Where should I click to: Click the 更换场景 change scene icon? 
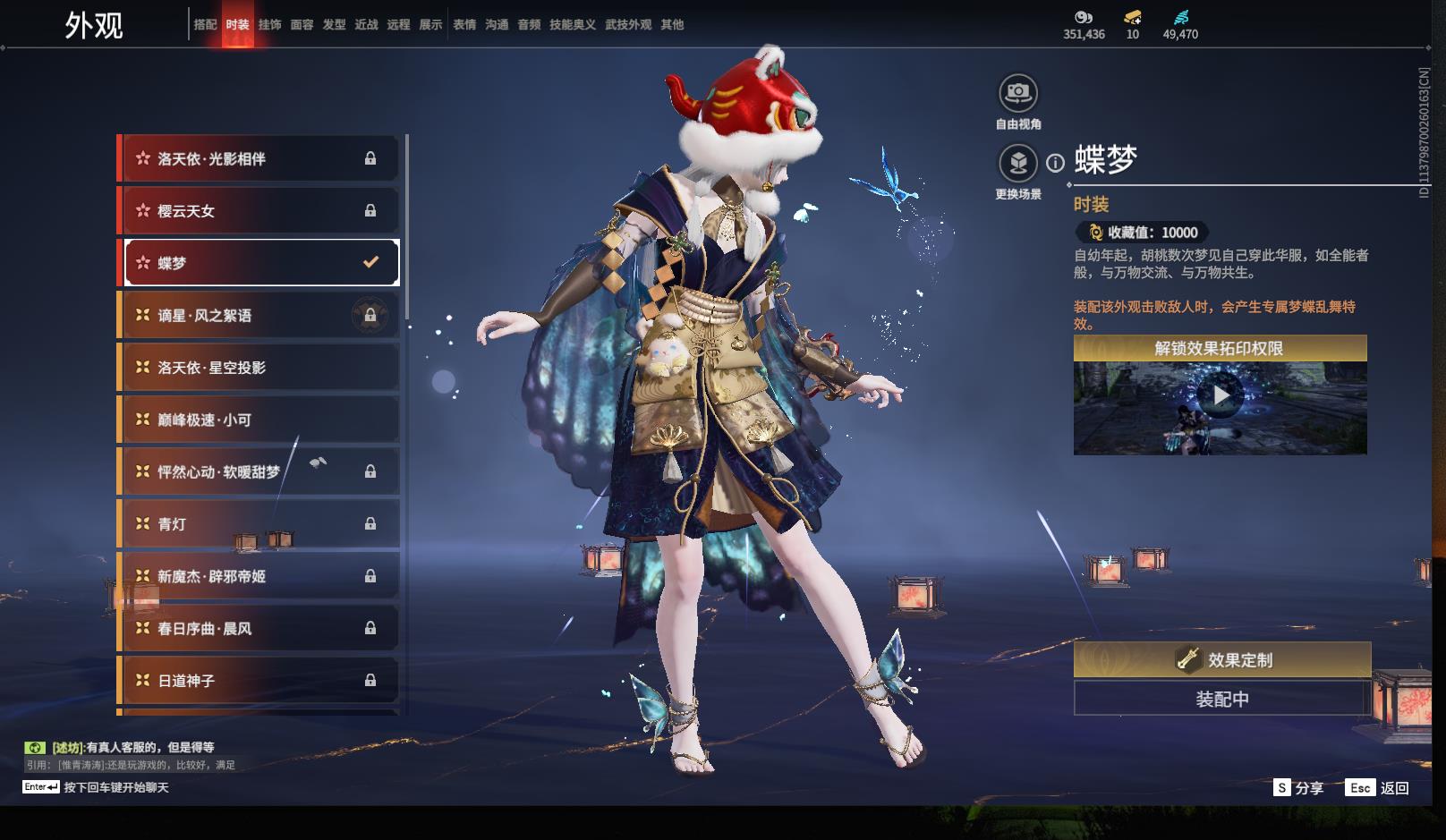point(1017,164)
